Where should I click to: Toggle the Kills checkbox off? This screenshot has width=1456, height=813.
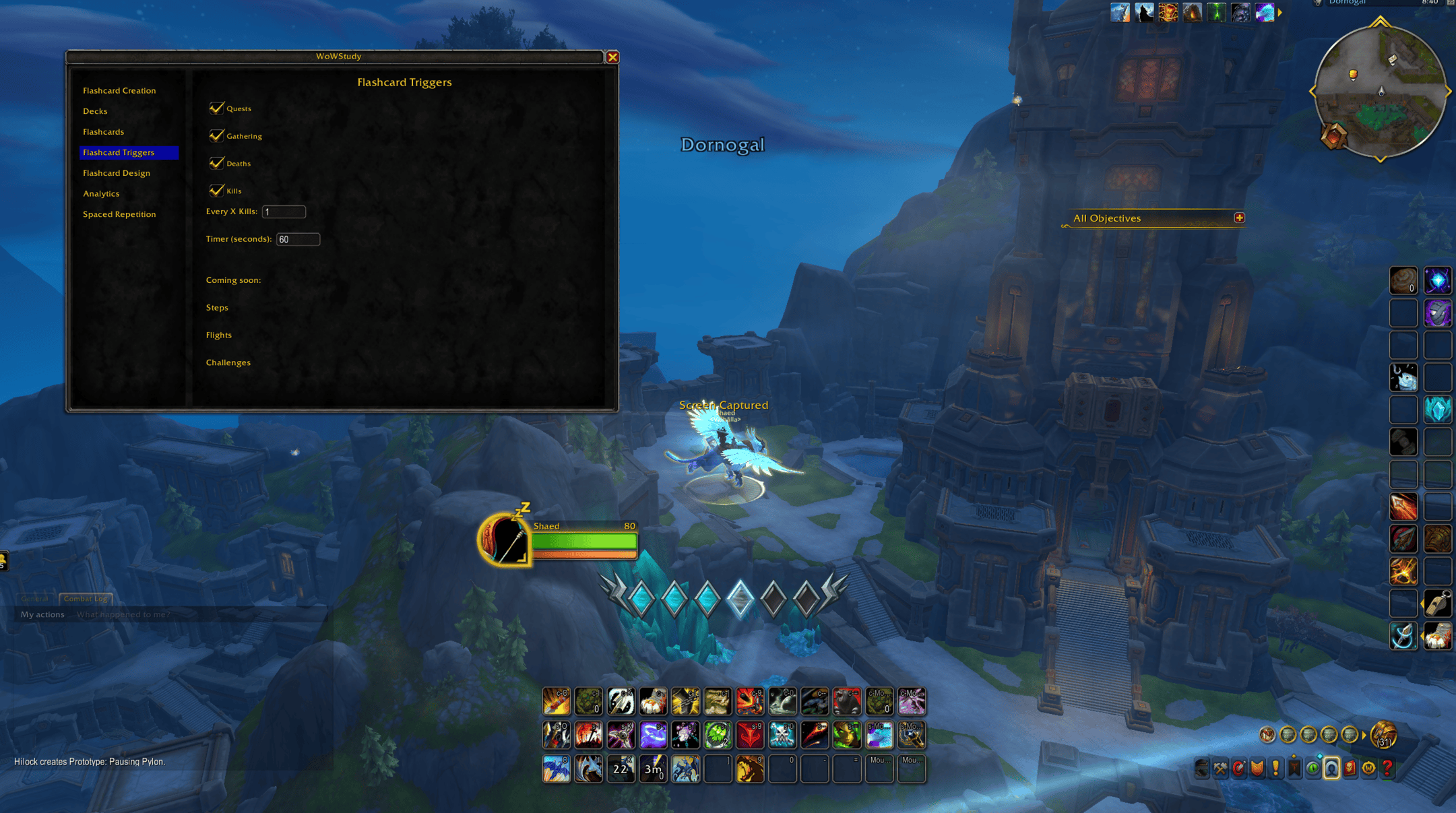point(217,190)
